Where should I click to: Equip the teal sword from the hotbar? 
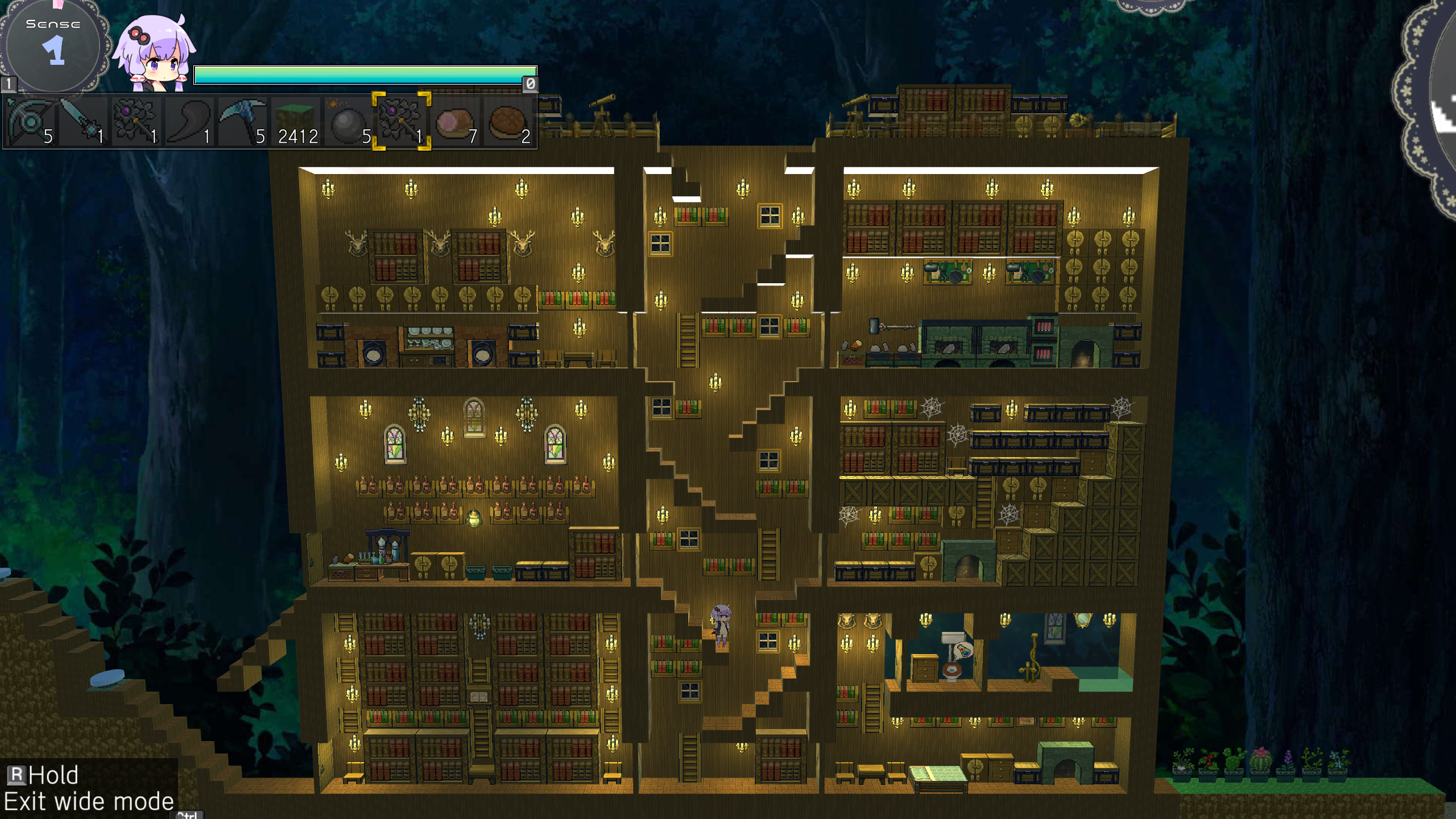point(83,122)
